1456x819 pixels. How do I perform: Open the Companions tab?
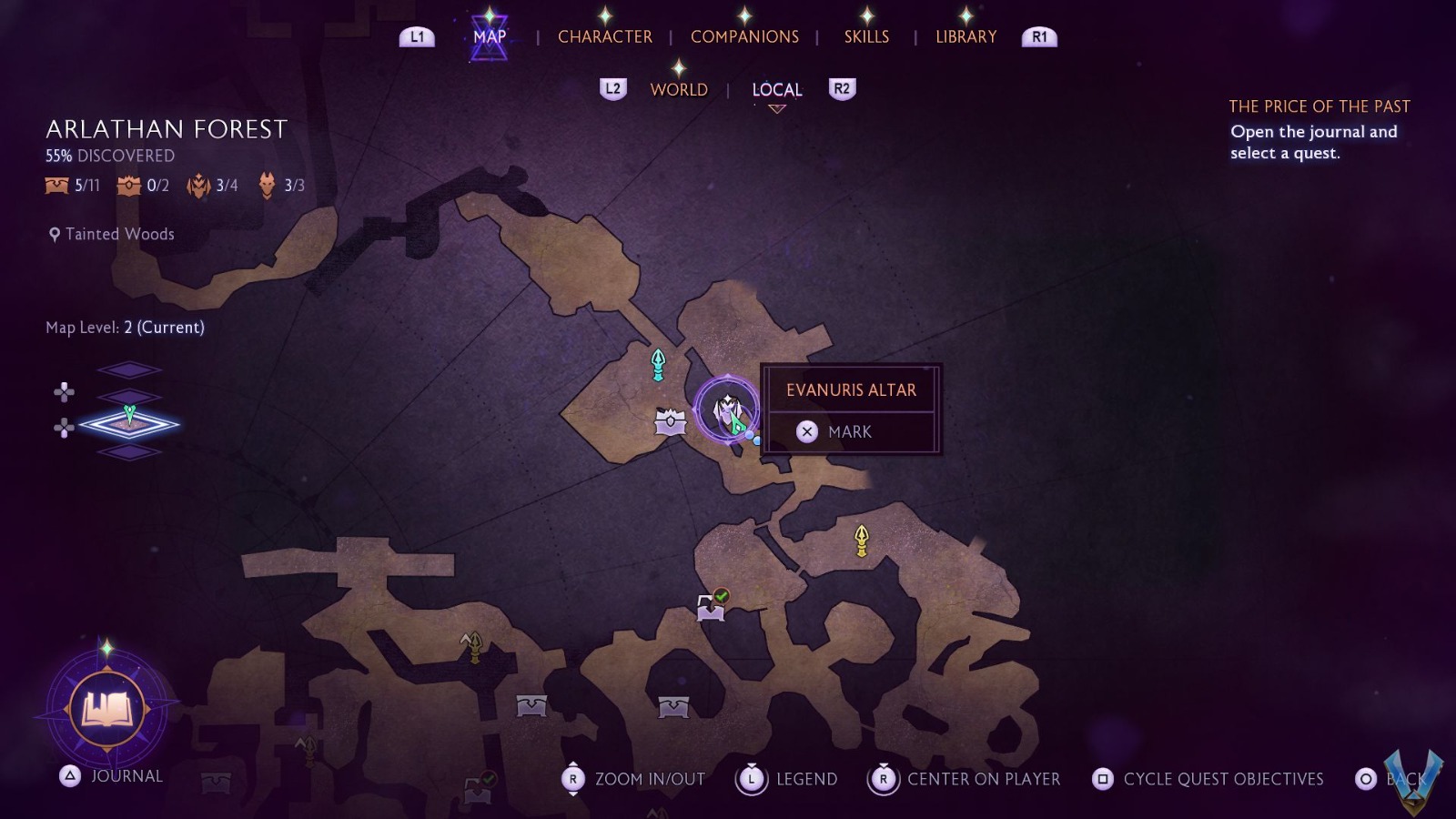(744, 36)
